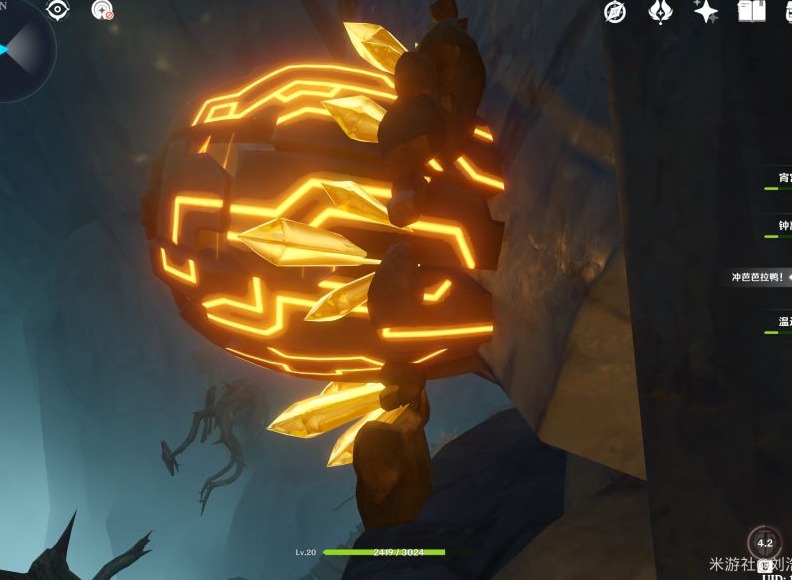
Task: Toggle the eye-shaped elemental sight icon
Action: 58,11
